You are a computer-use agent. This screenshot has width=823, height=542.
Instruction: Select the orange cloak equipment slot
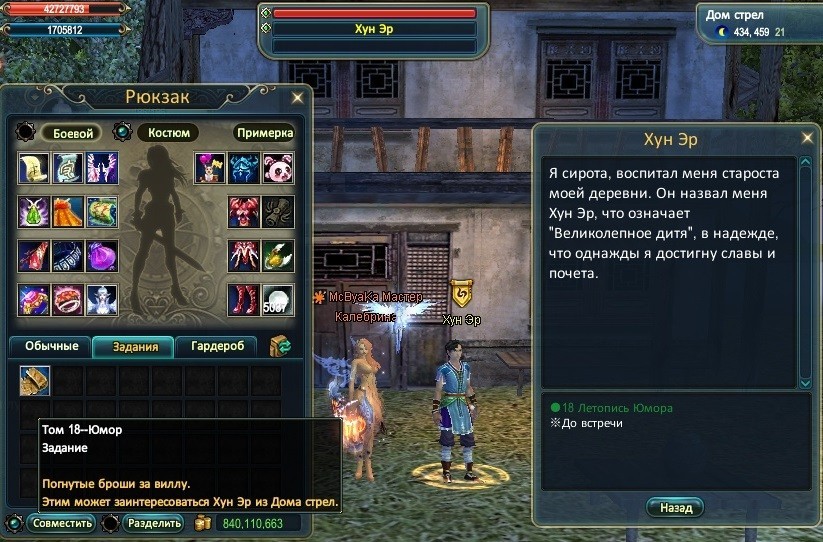point(68,212)
